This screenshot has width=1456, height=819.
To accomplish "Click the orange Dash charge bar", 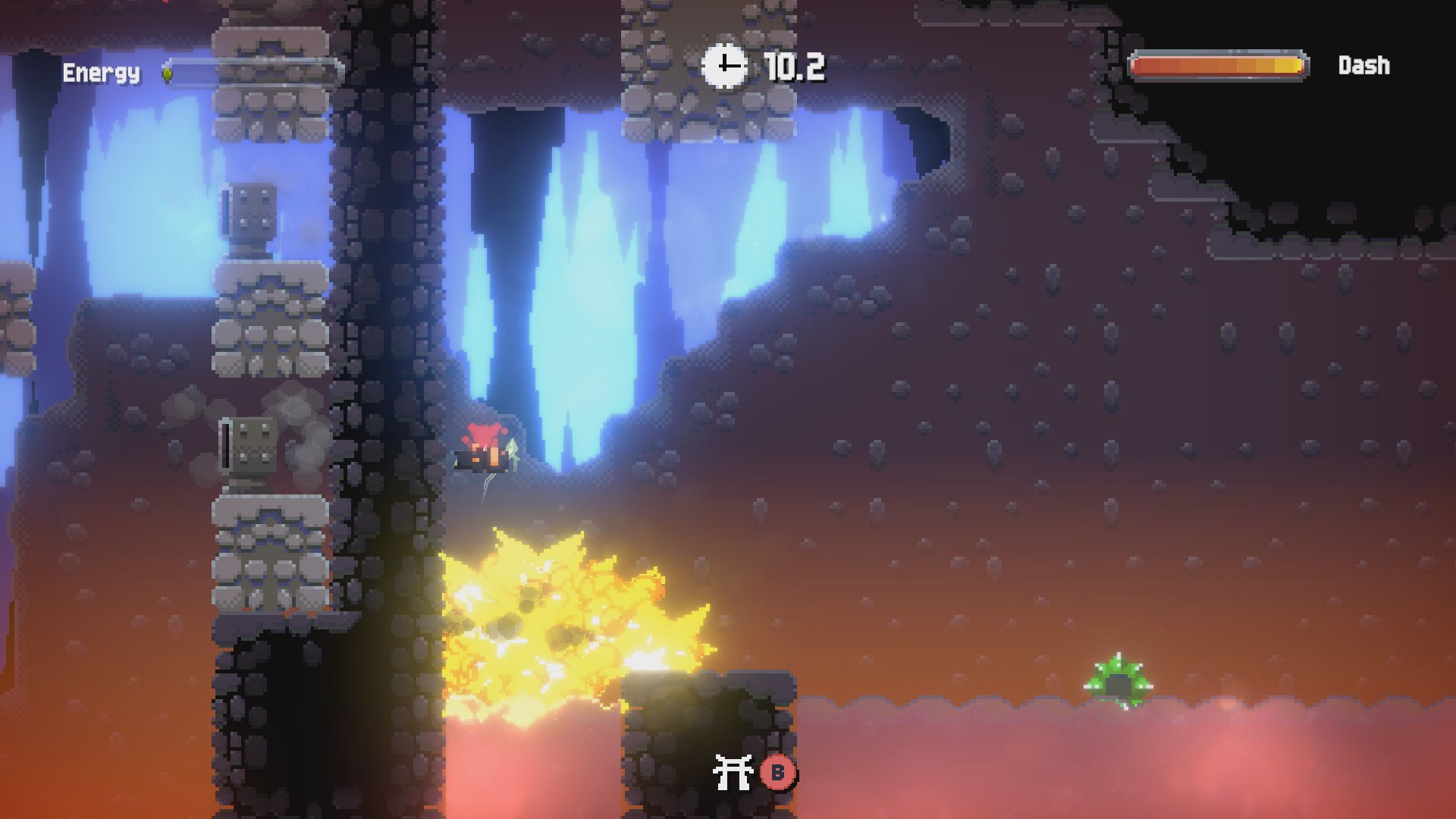I will [x=1219, y=66].
